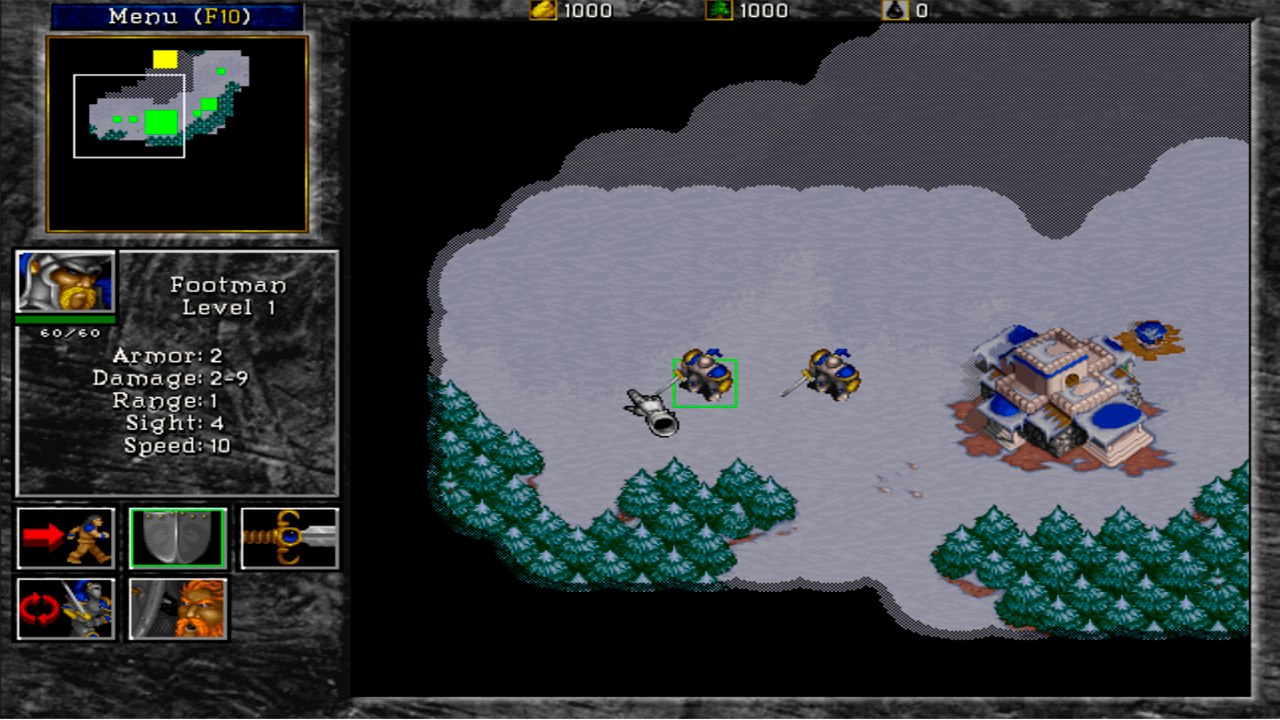The height and width of the screenshot is (720, 1280).
Task: Open the Menu (F10)
Action: (178, 16)
